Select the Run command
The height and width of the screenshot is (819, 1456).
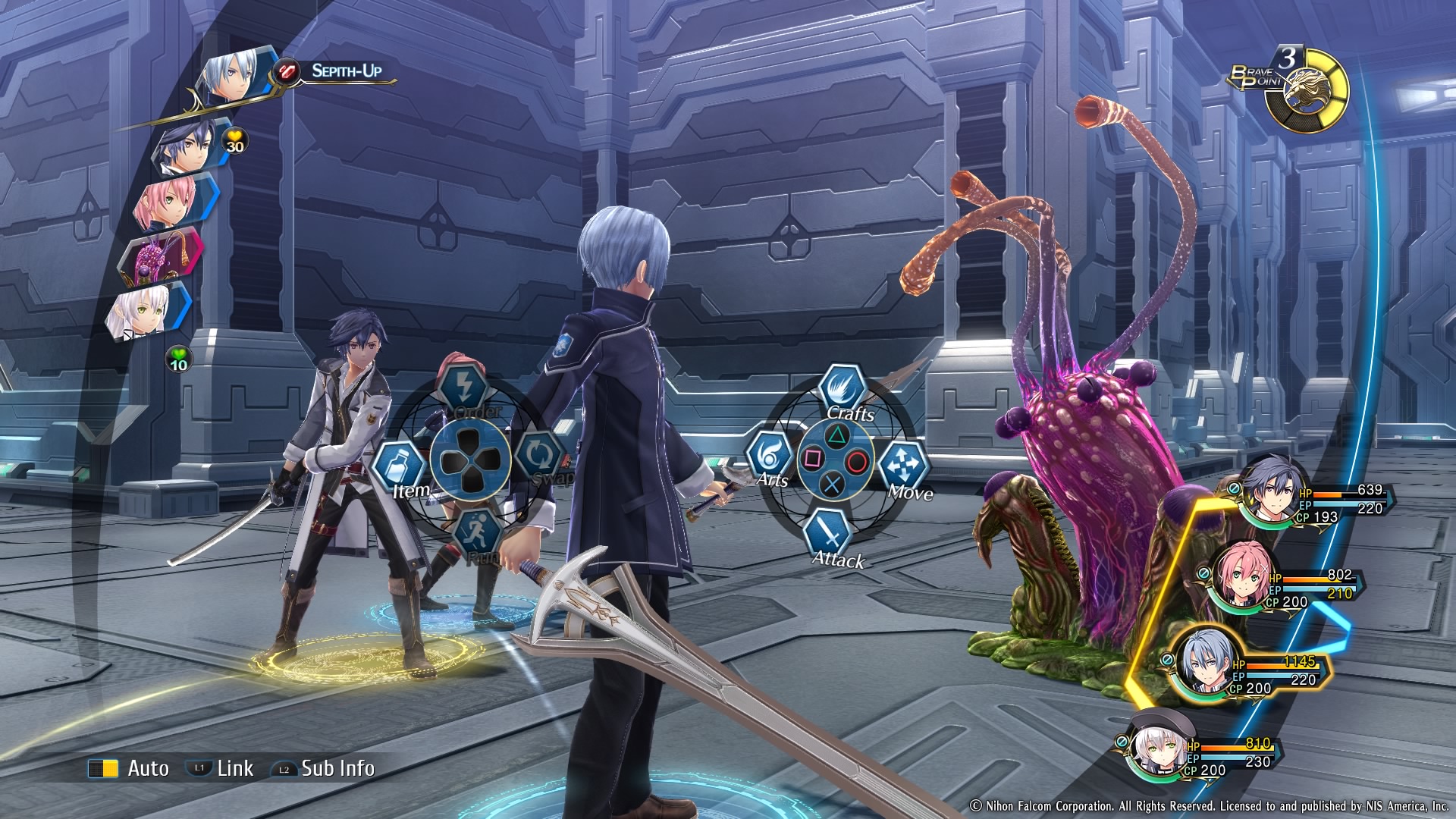[x=477, y=532]
